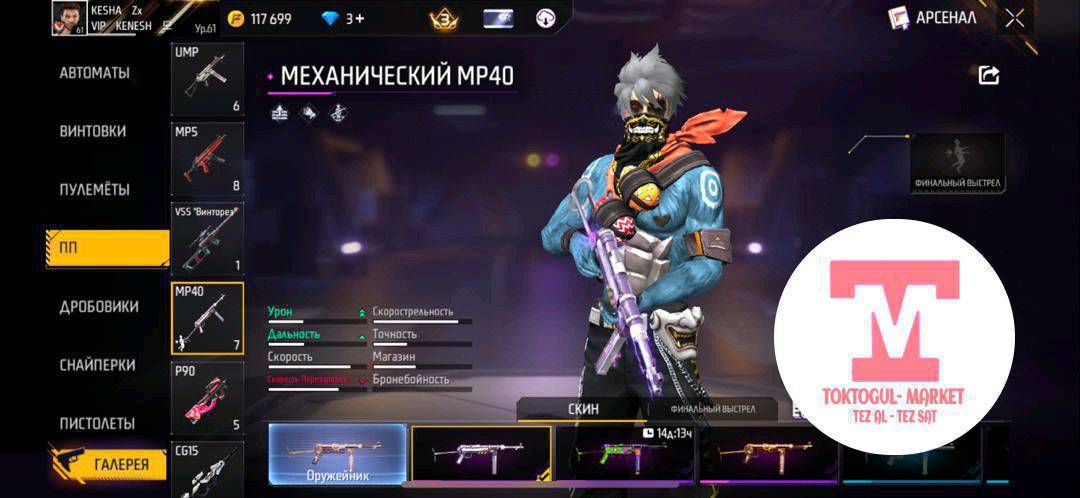The width and height of the screenshot is (1080, 498).
Task: Open the Снайперки category
Action: pos(97,365)
